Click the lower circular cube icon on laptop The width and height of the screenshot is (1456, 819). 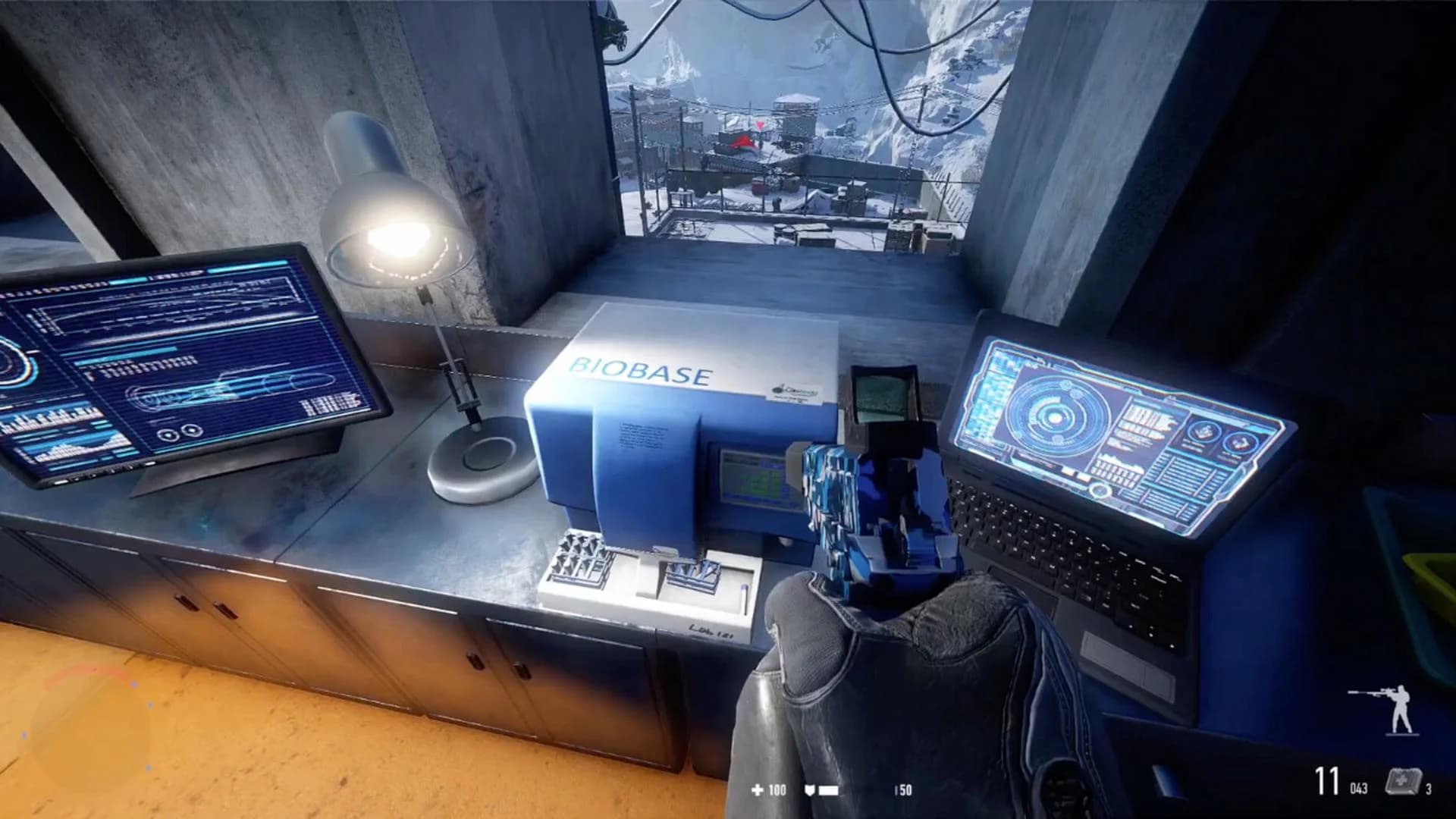click(1241, 443)
